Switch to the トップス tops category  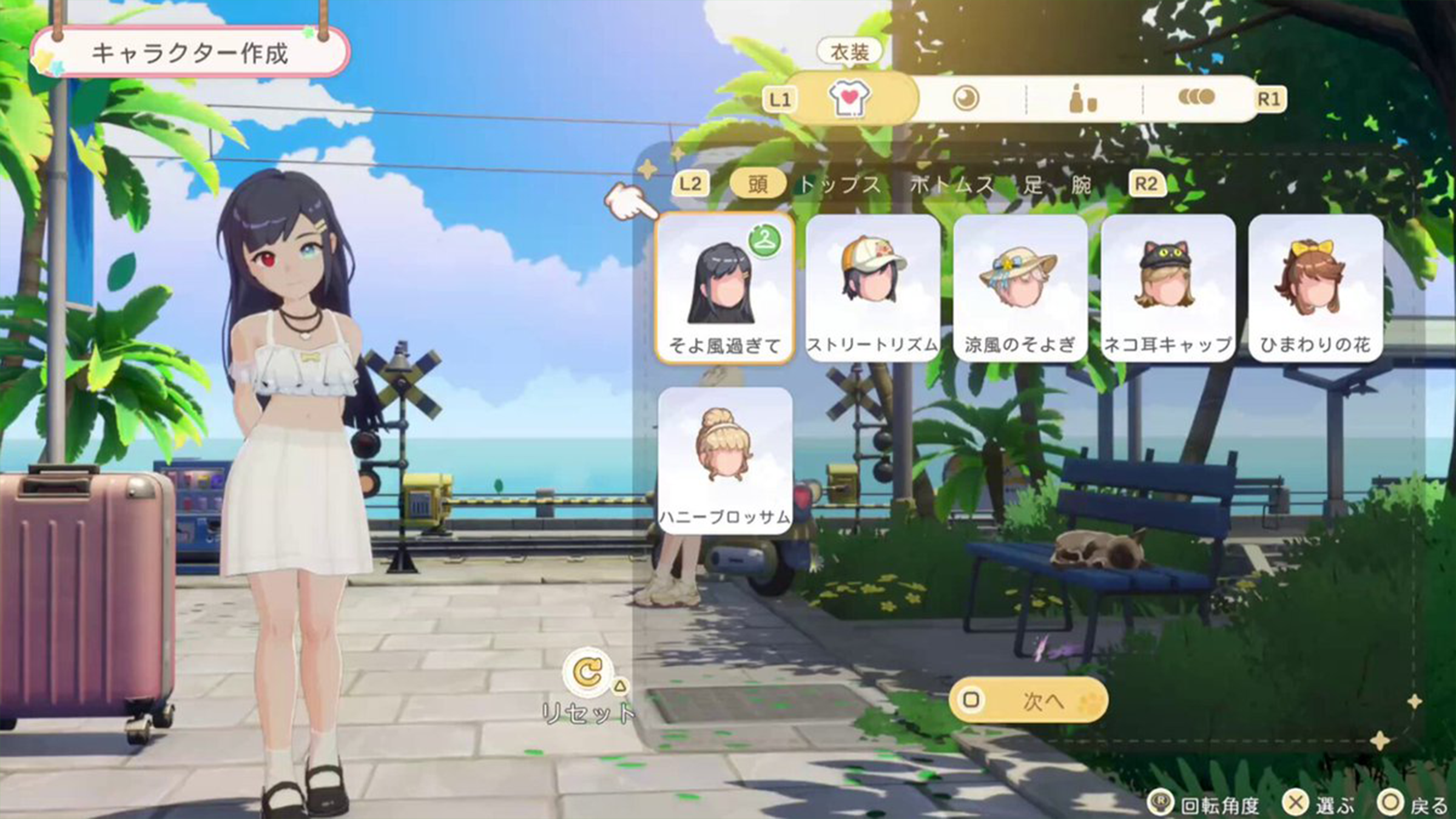[840, 184]
